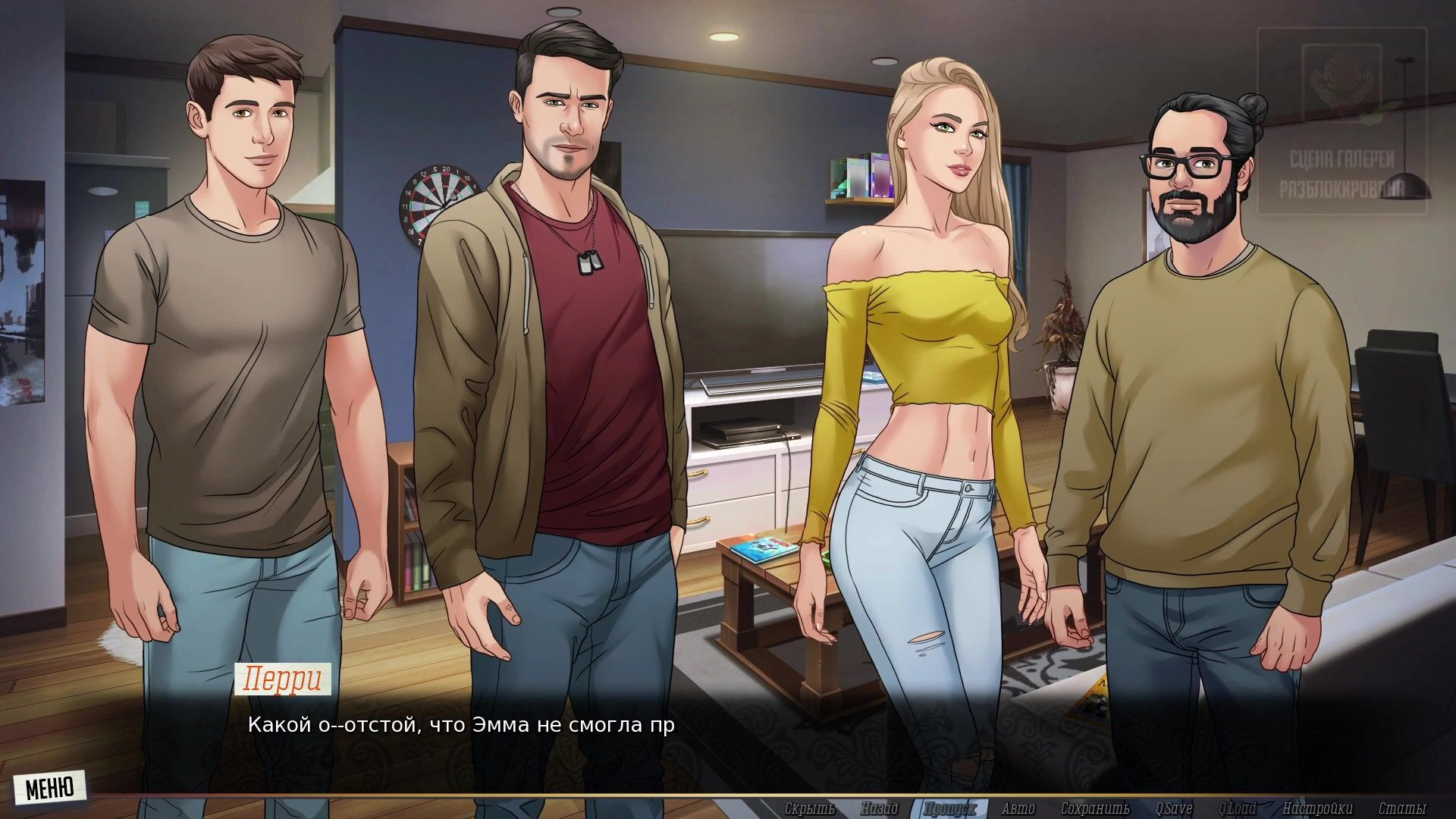Open the МЕНЮ button
1456x819 pixels.
point(49,788)
